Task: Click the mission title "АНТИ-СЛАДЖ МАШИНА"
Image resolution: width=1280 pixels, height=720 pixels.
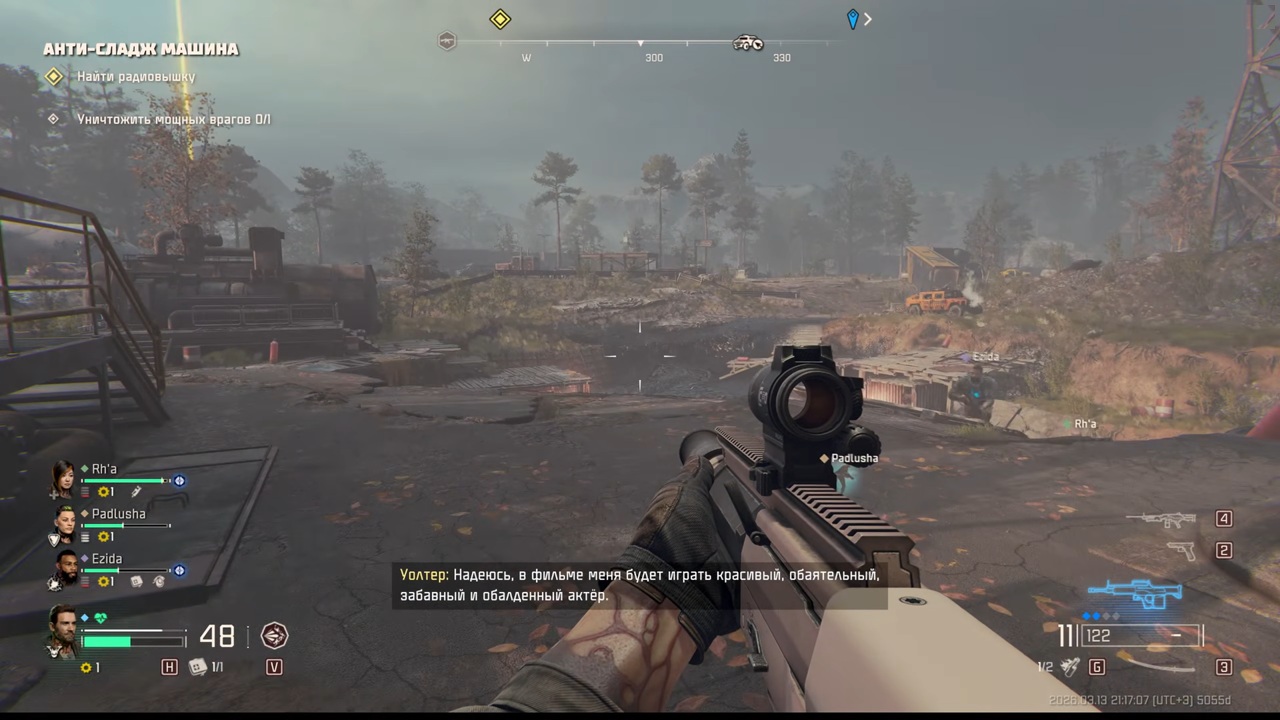Action: (140, 49)
